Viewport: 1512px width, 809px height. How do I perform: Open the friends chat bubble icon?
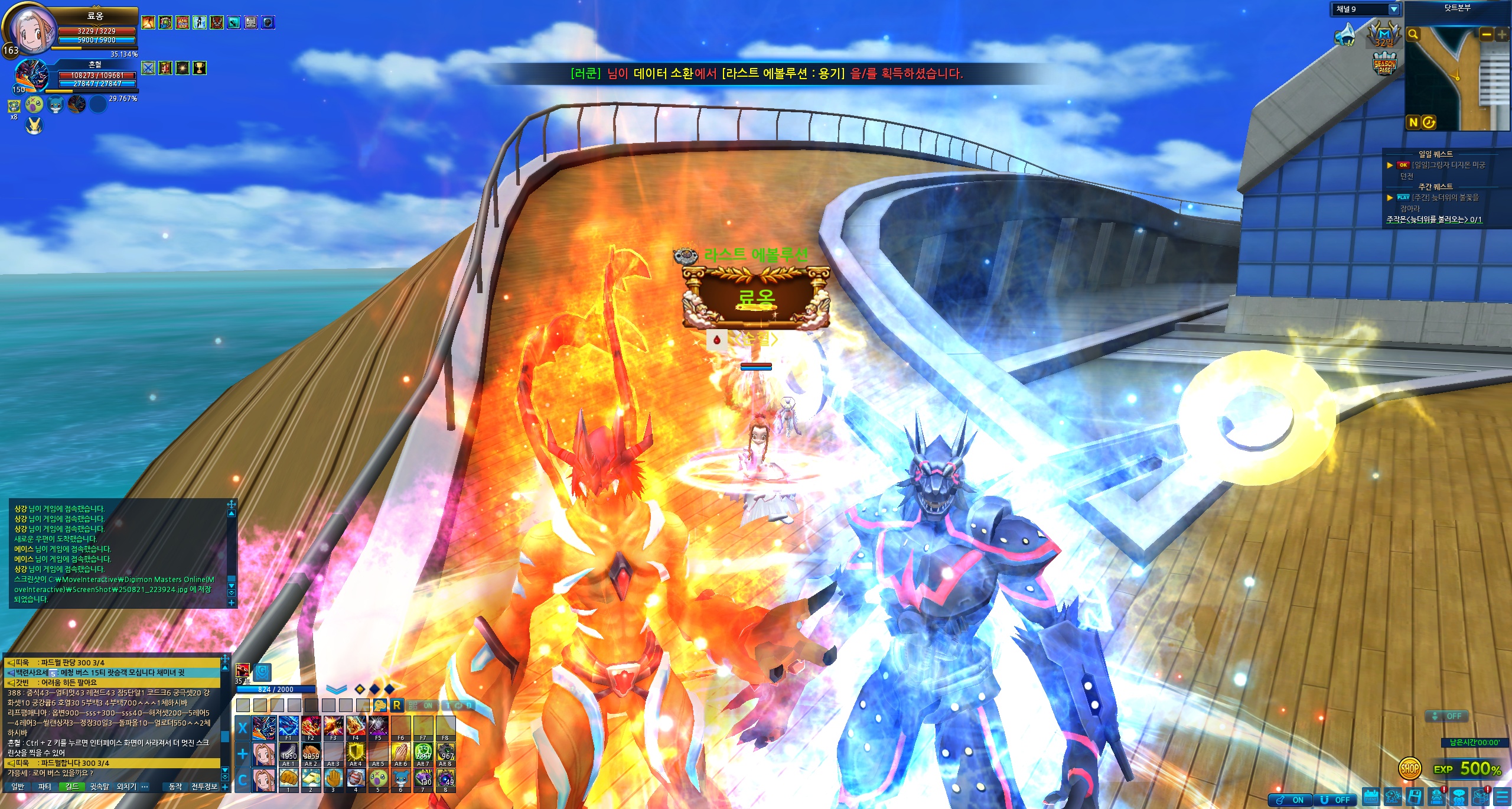coord(1459,797)
